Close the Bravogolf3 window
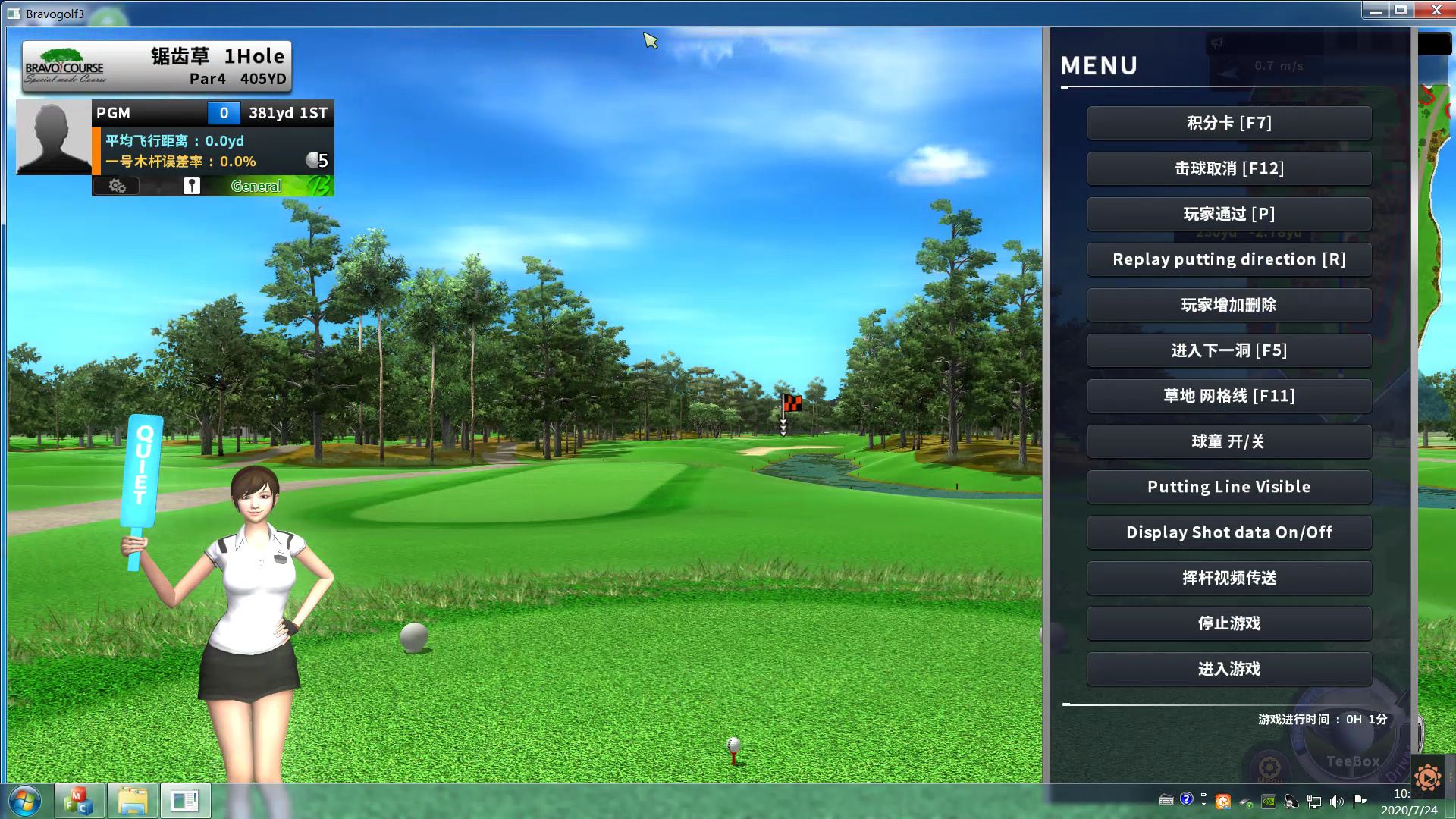Screen dimensions: 1456x819 (x=1436, y=10)
